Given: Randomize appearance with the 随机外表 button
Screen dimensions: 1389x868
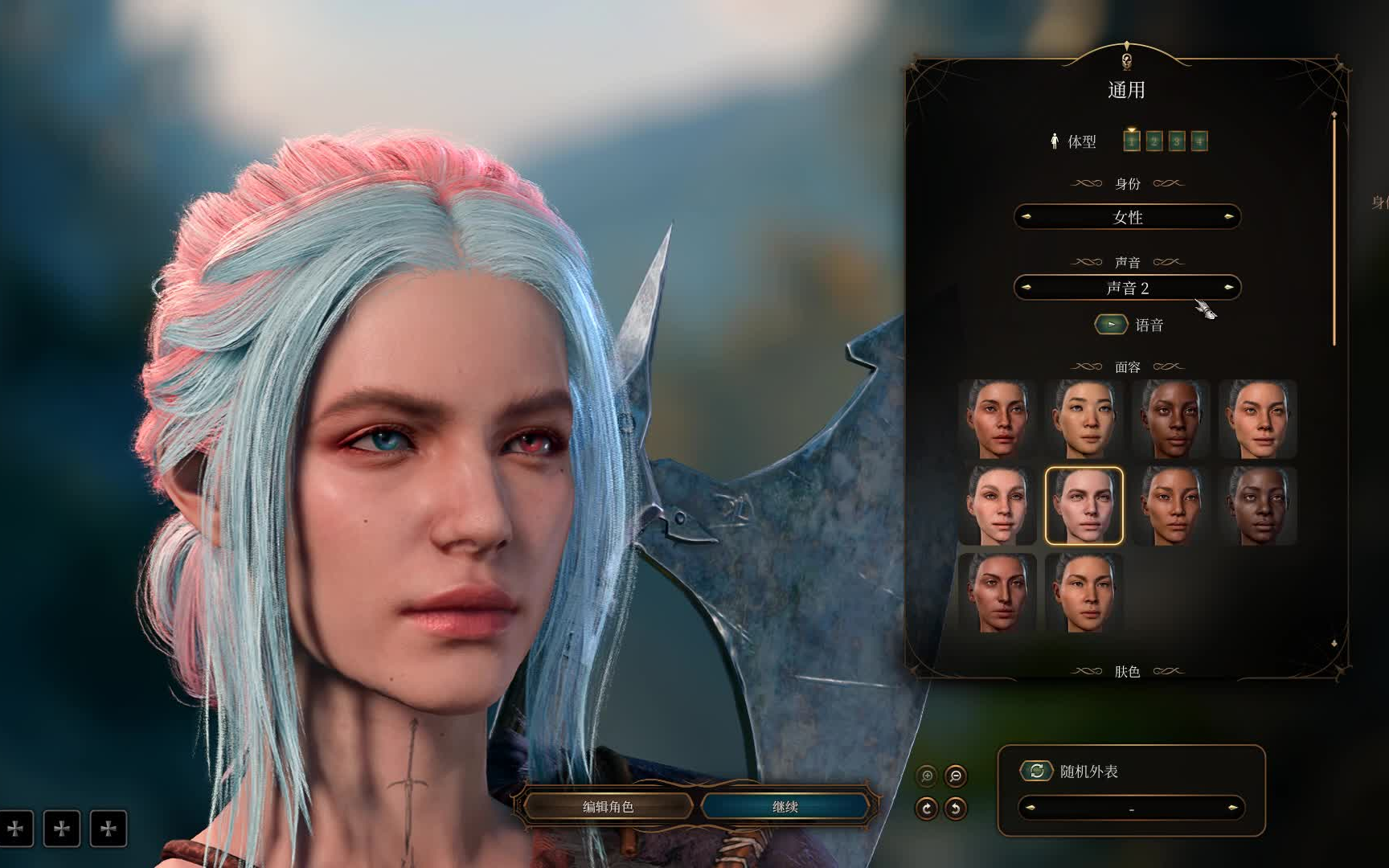Looking at the screenshot, I should coord(1037,771).
